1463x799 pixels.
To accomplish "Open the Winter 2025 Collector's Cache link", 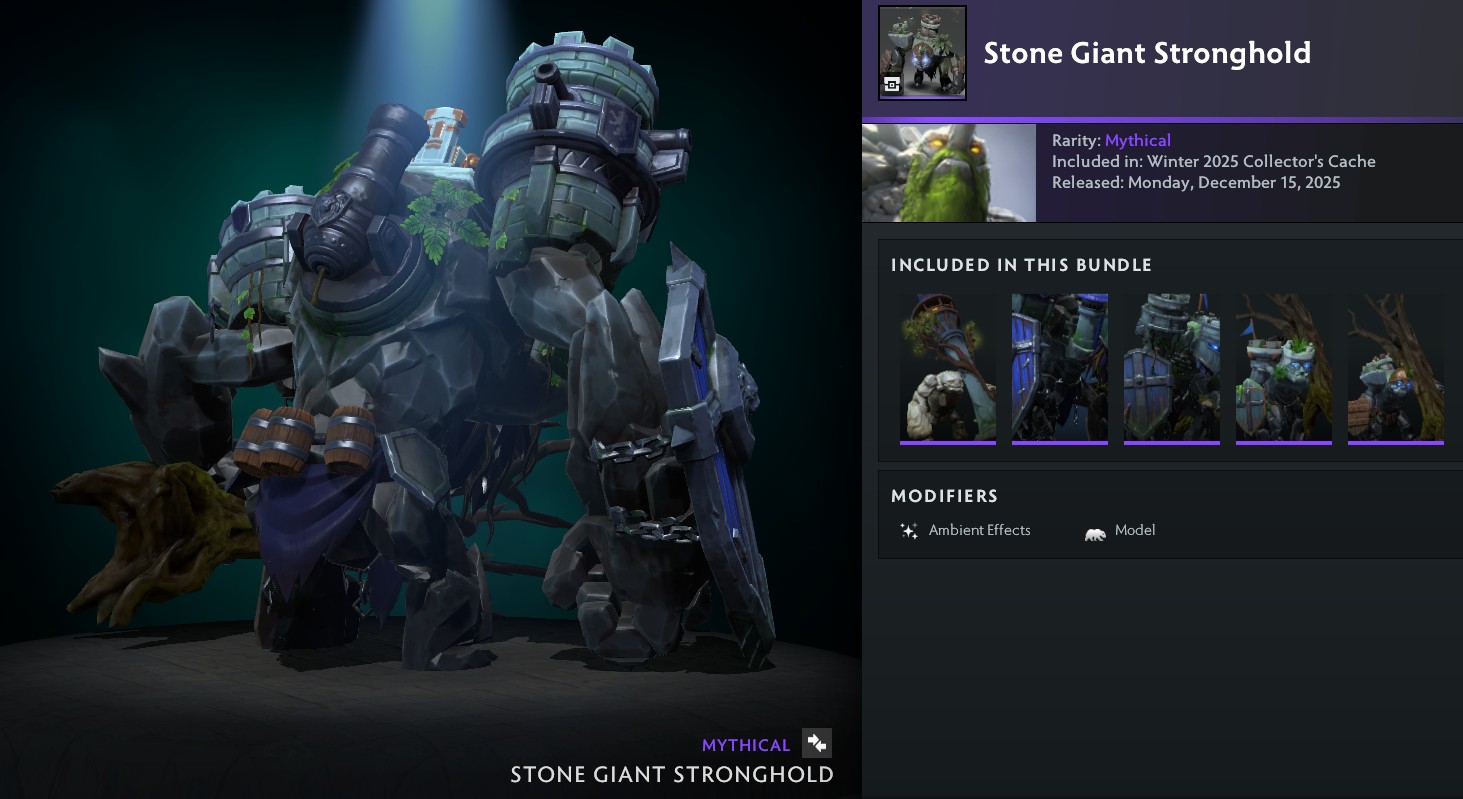I will (1261, 161).
